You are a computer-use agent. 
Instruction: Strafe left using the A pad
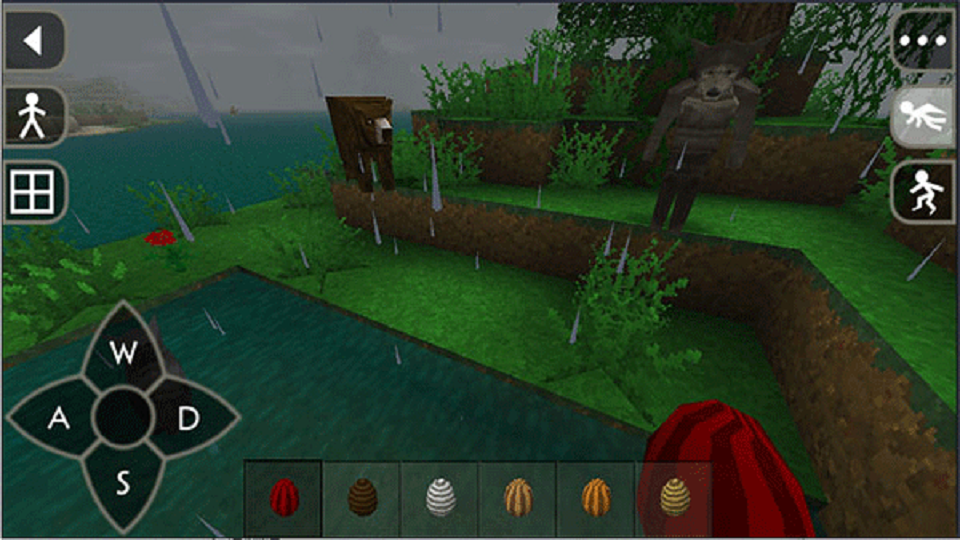point(58,419)
